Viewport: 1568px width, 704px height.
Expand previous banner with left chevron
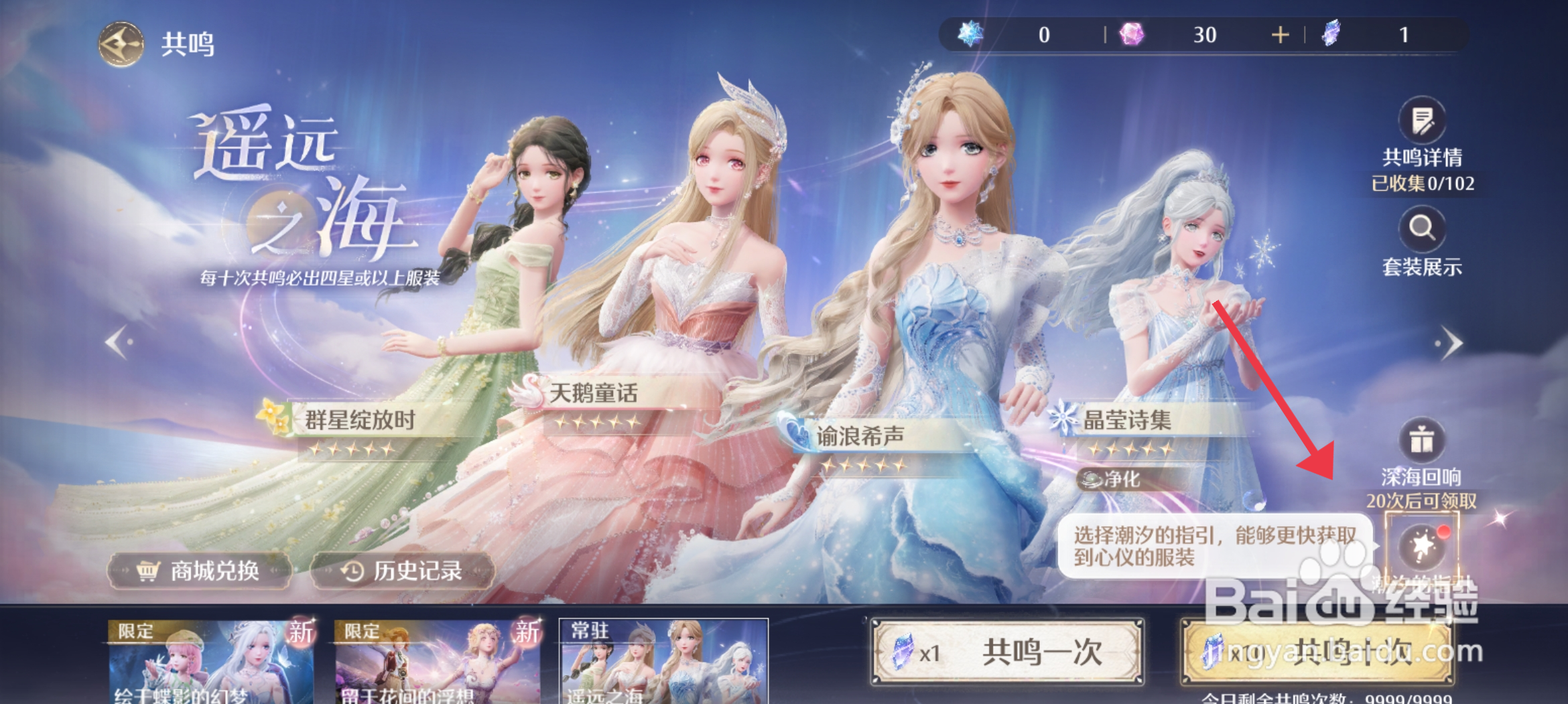tap(117, 342)
